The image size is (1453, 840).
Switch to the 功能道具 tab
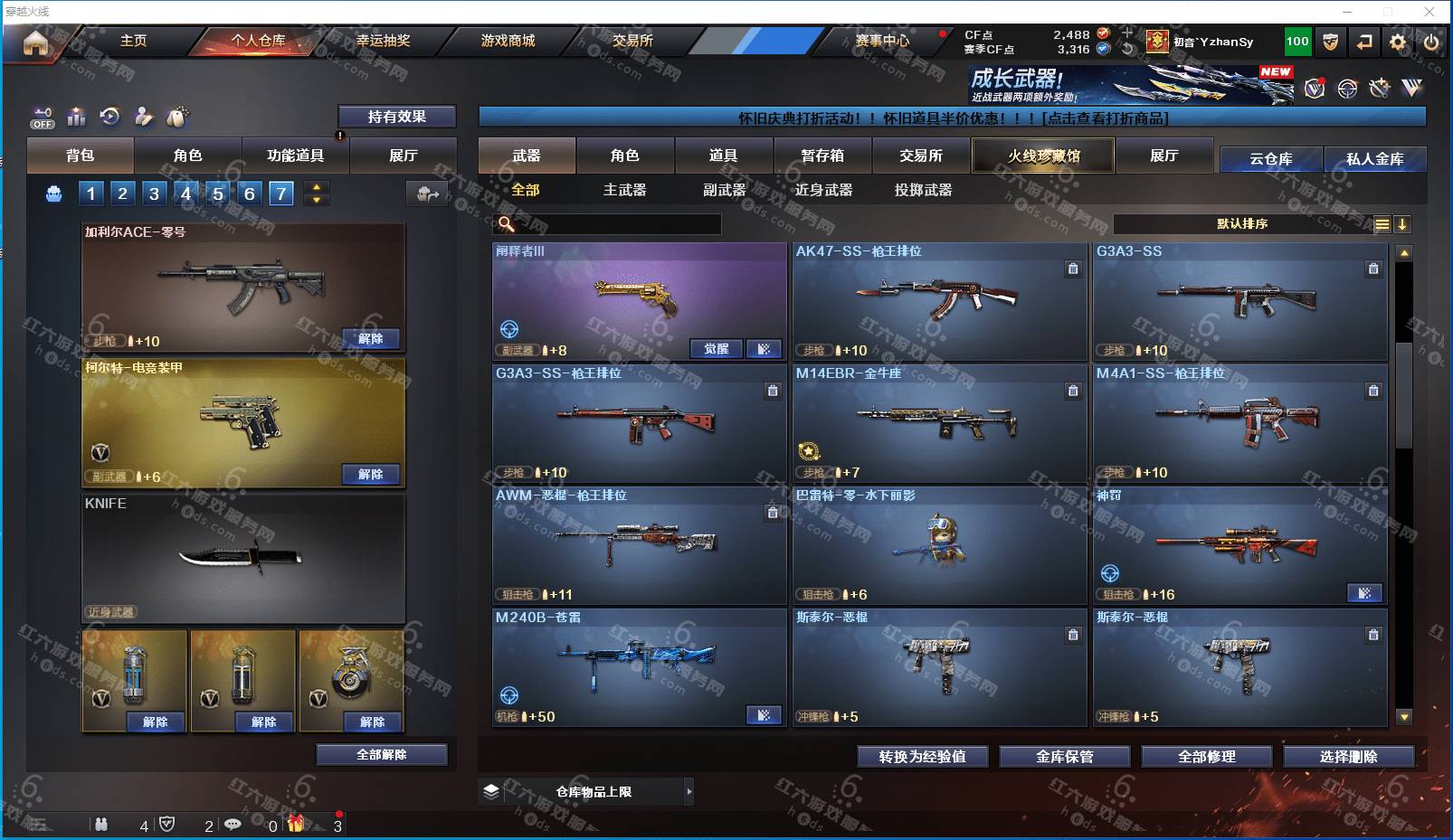coord(295,156)
